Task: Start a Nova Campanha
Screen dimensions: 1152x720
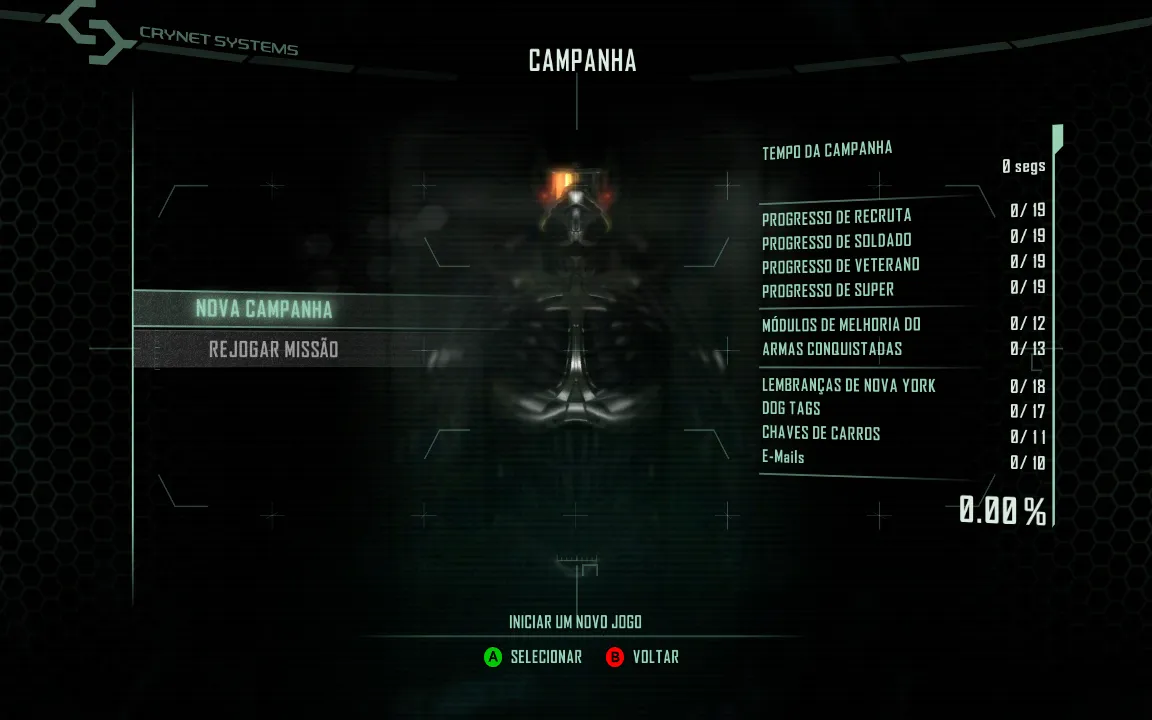Action: [x=264, y=309]
